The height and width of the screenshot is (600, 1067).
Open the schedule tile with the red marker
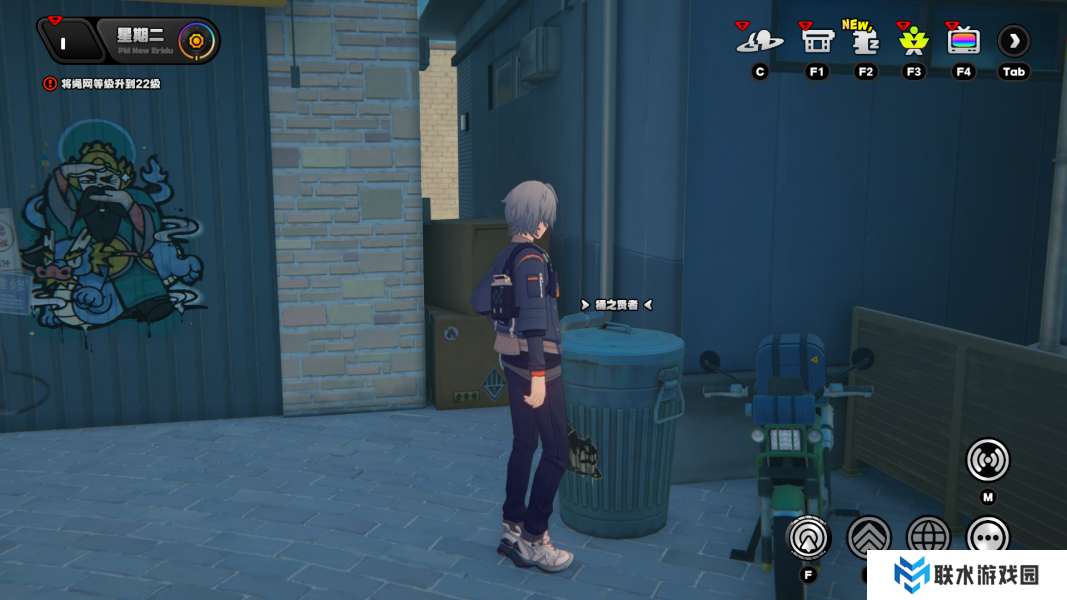pos(66,41)
